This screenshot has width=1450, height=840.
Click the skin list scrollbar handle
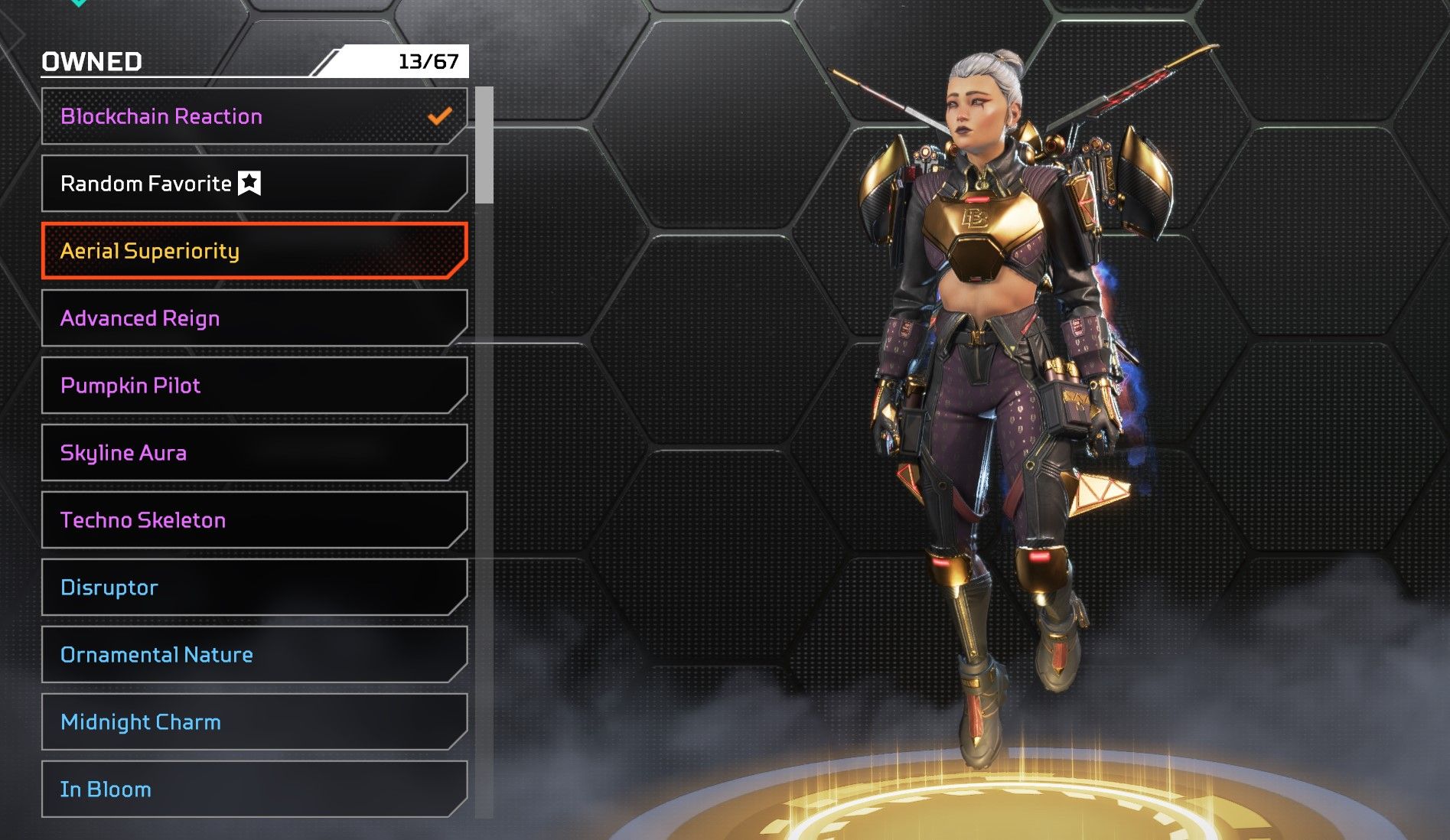click(x=484, y=145)
